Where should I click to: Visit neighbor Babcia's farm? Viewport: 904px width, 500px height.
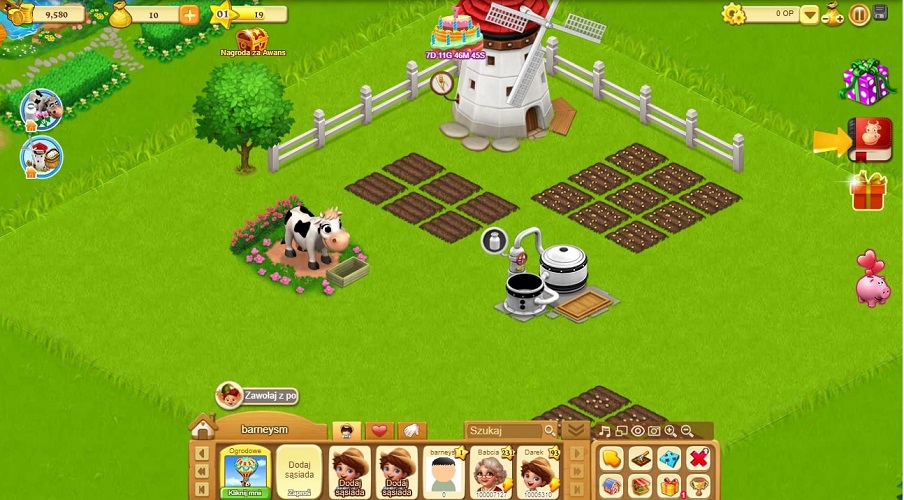491,470
